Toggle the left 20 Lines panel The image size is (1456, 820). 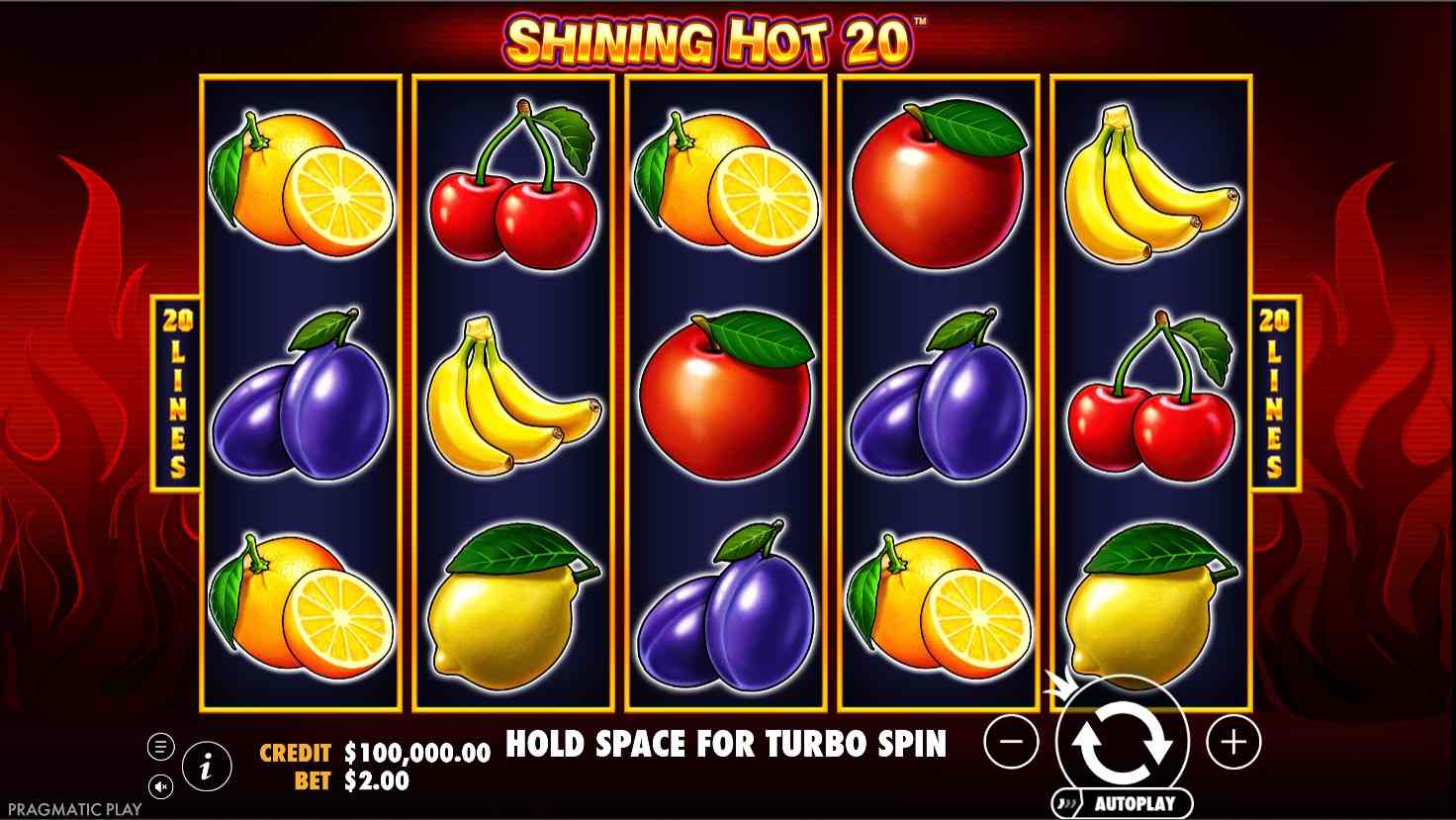click(x=178, y=391)
